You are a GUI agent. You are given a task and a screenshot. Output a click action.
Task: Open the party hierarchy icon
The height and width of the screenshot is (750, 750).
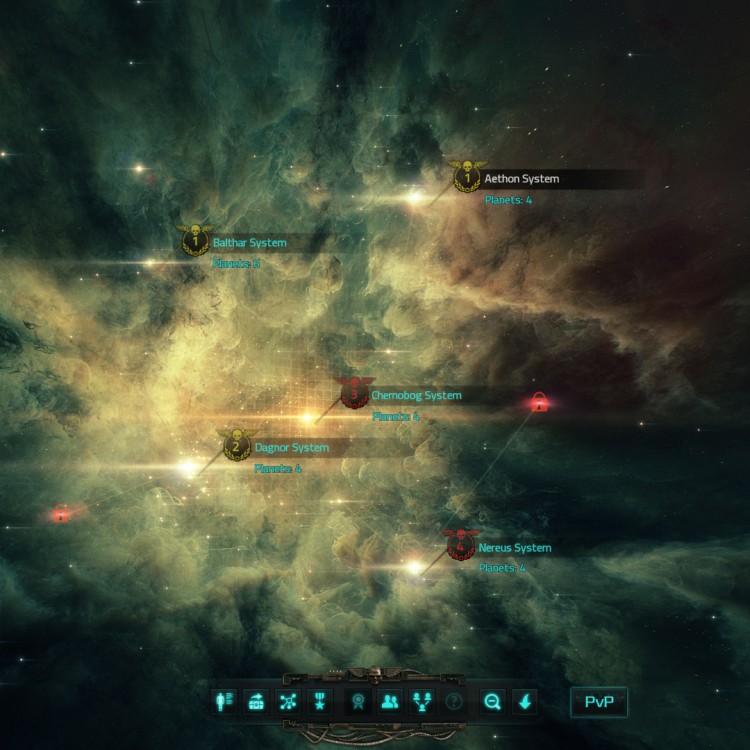pyautogui.click(x=421, y=701)
